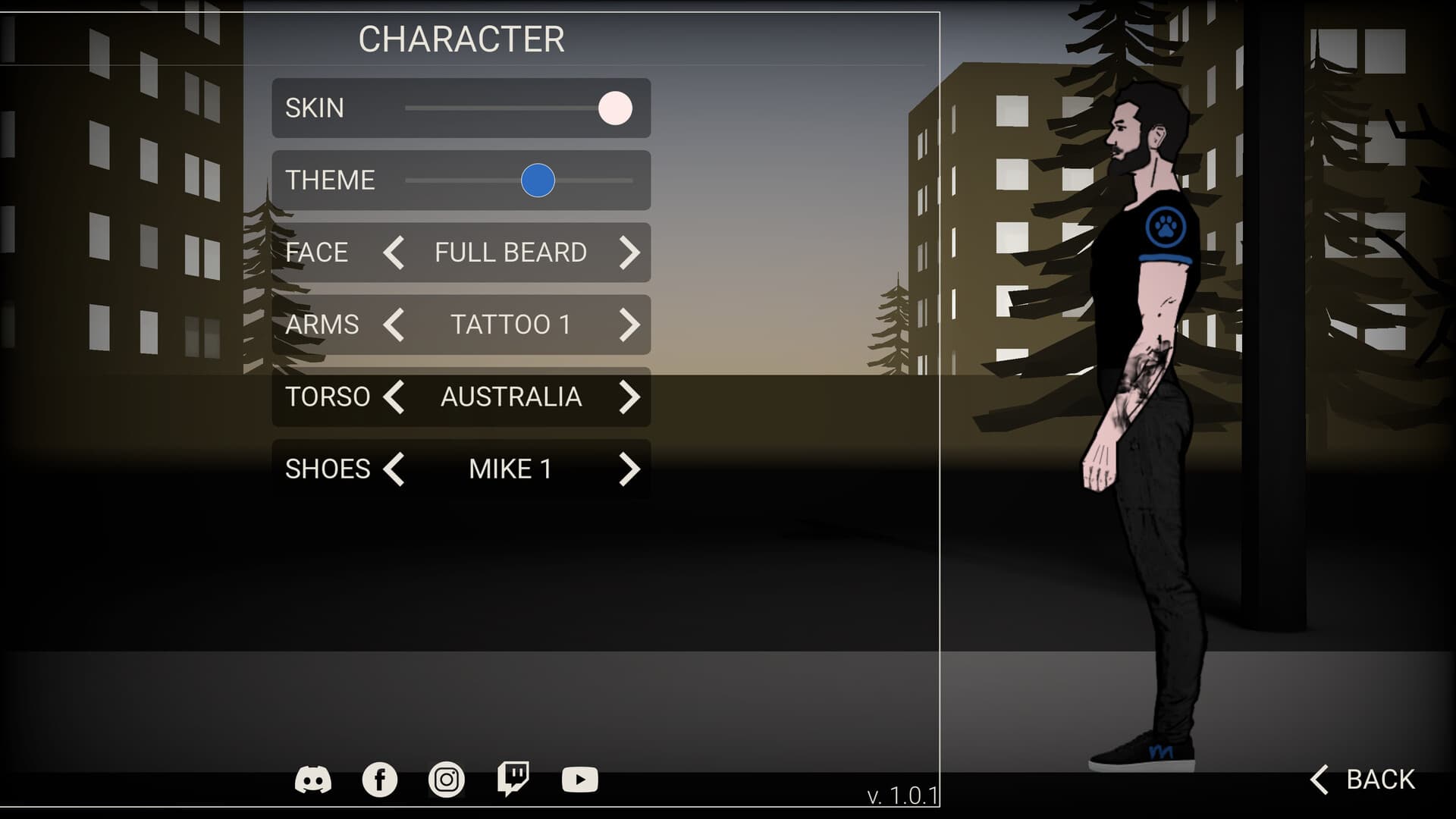The height and width of the screenshot is (819, 1456).
Task: Open the Instagram page icon
Action: pos(446,777)
